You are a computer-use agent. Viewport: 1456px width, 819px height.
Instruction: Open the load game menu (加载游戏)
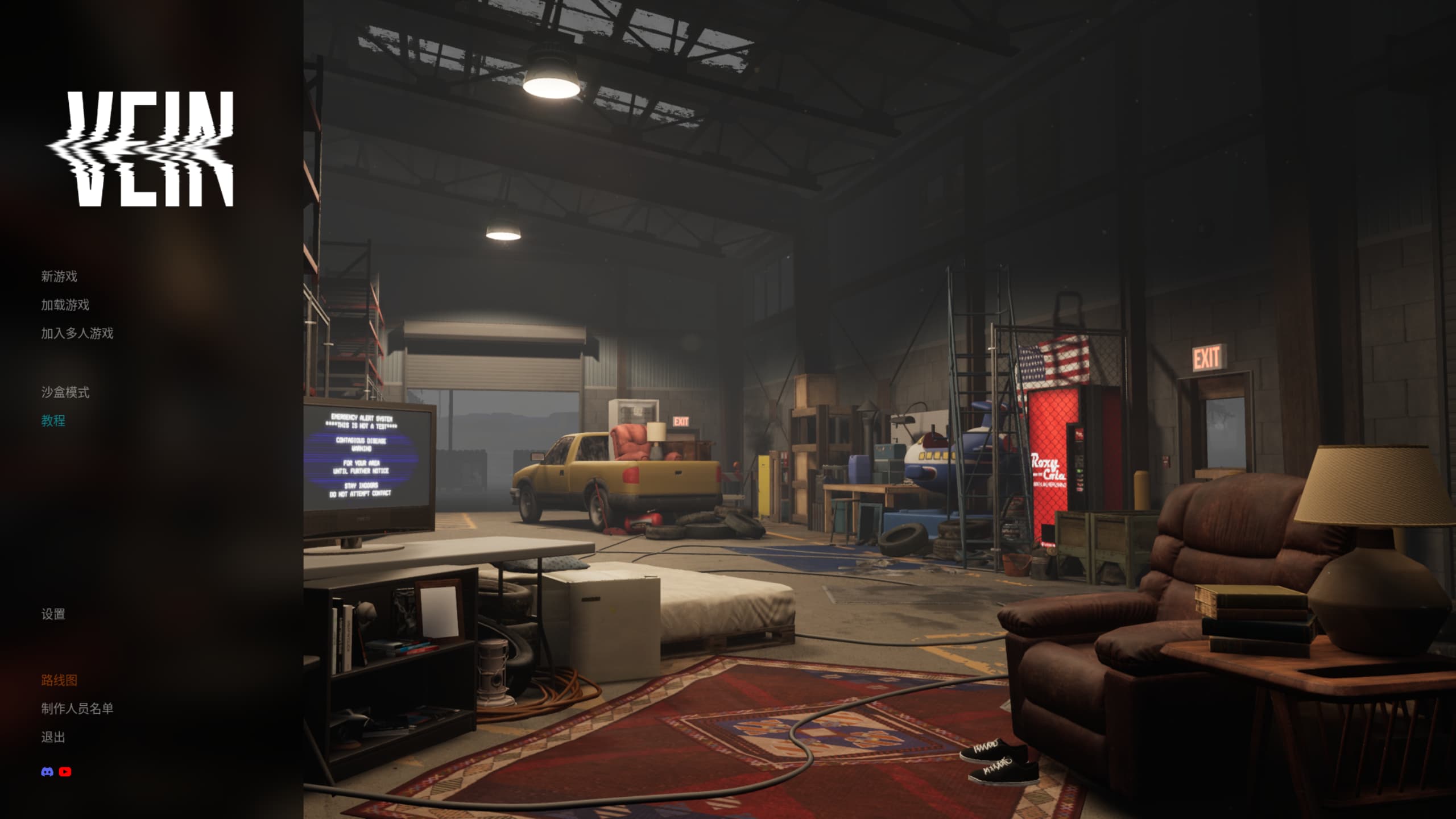tap(65, 305)
